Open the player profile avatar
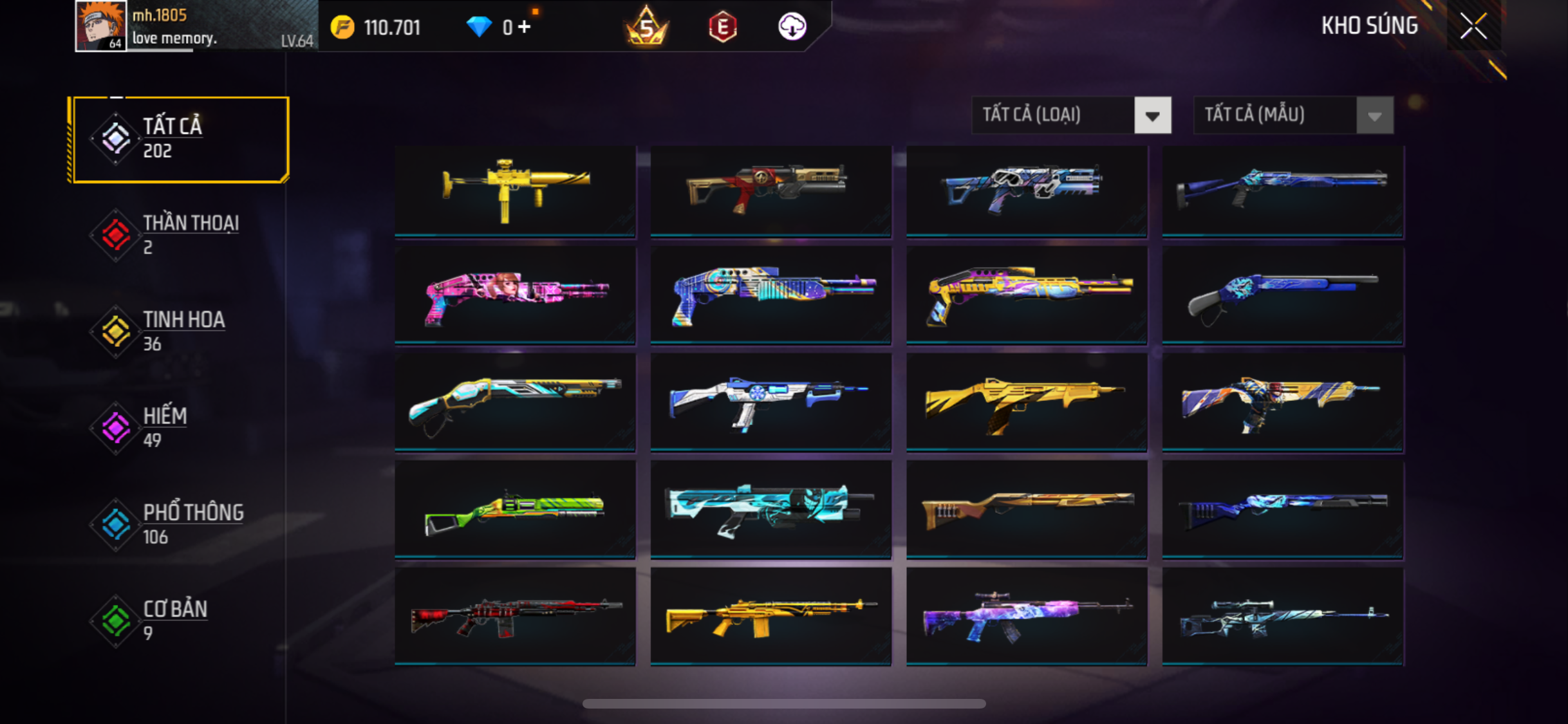Screen dimensions: 1568x724 tap(100, 26)
